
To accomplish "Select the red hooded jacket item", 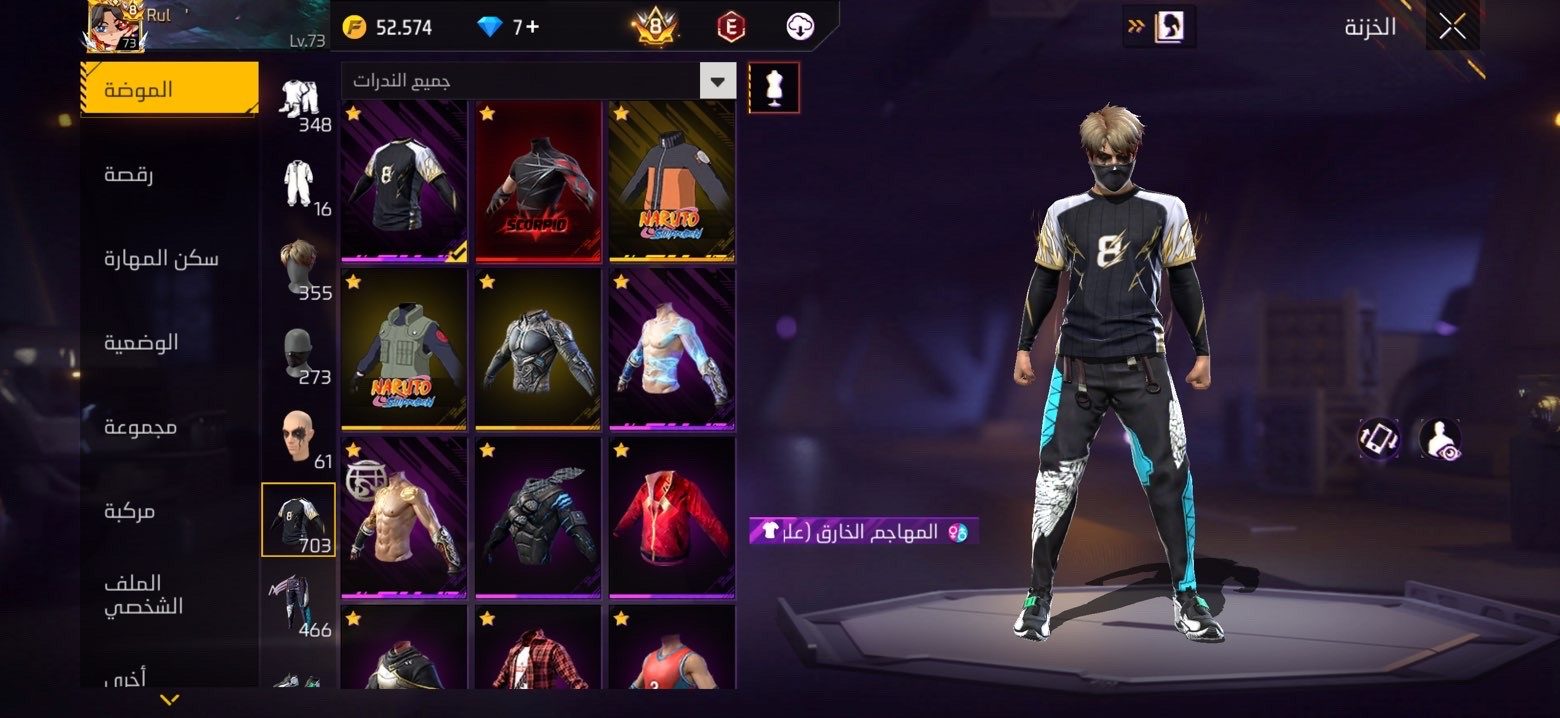I will coord(672,517).
